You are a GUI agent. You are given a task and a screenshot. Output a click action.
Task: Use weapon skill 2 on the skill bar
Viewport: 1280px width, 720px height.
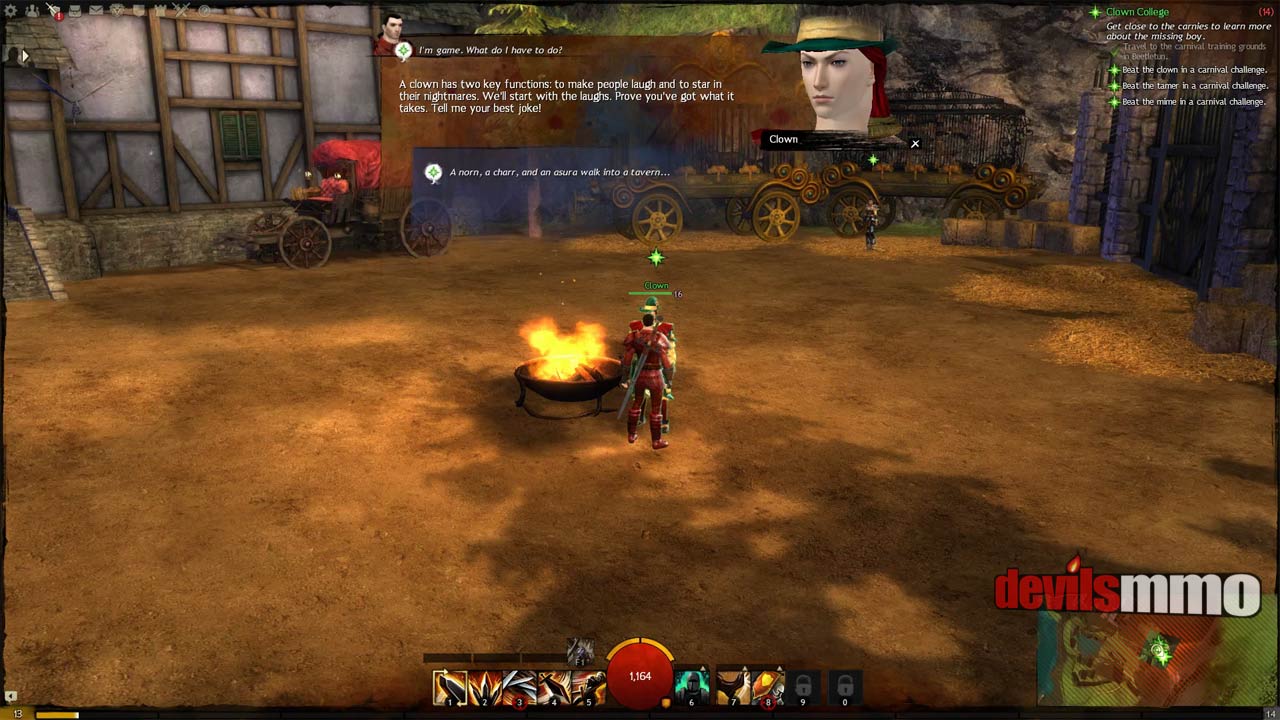484,687
